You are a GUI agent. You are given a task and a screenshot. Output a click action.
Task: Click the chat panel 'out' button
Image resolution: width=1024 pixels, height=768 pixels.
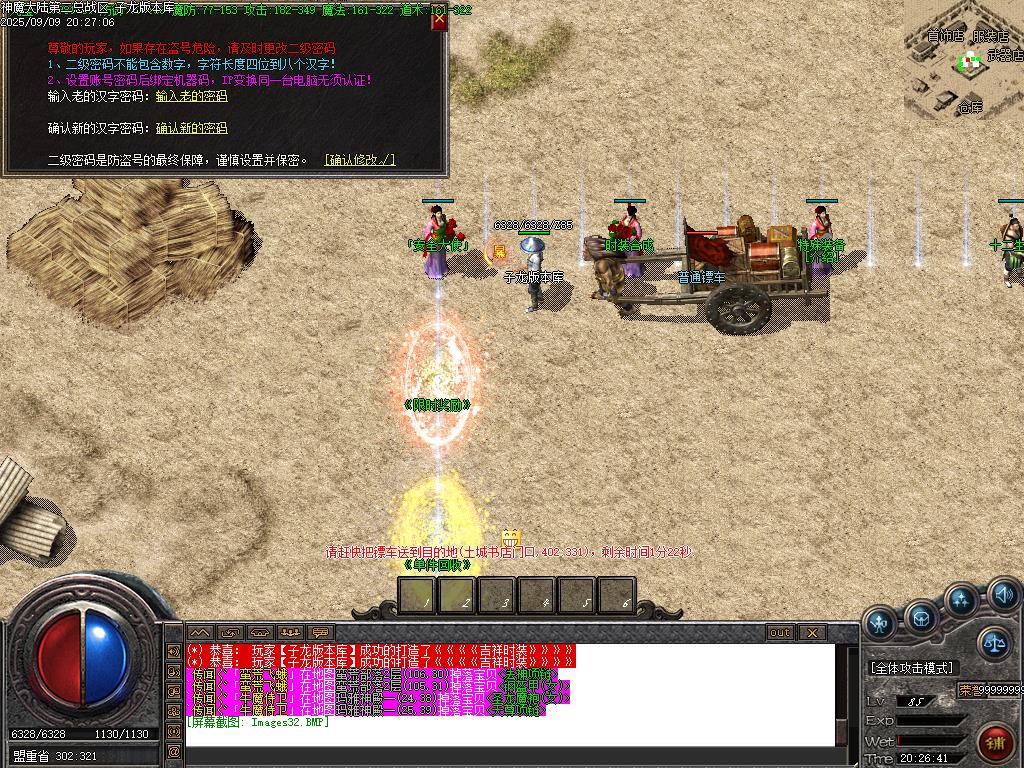[779, 633]
